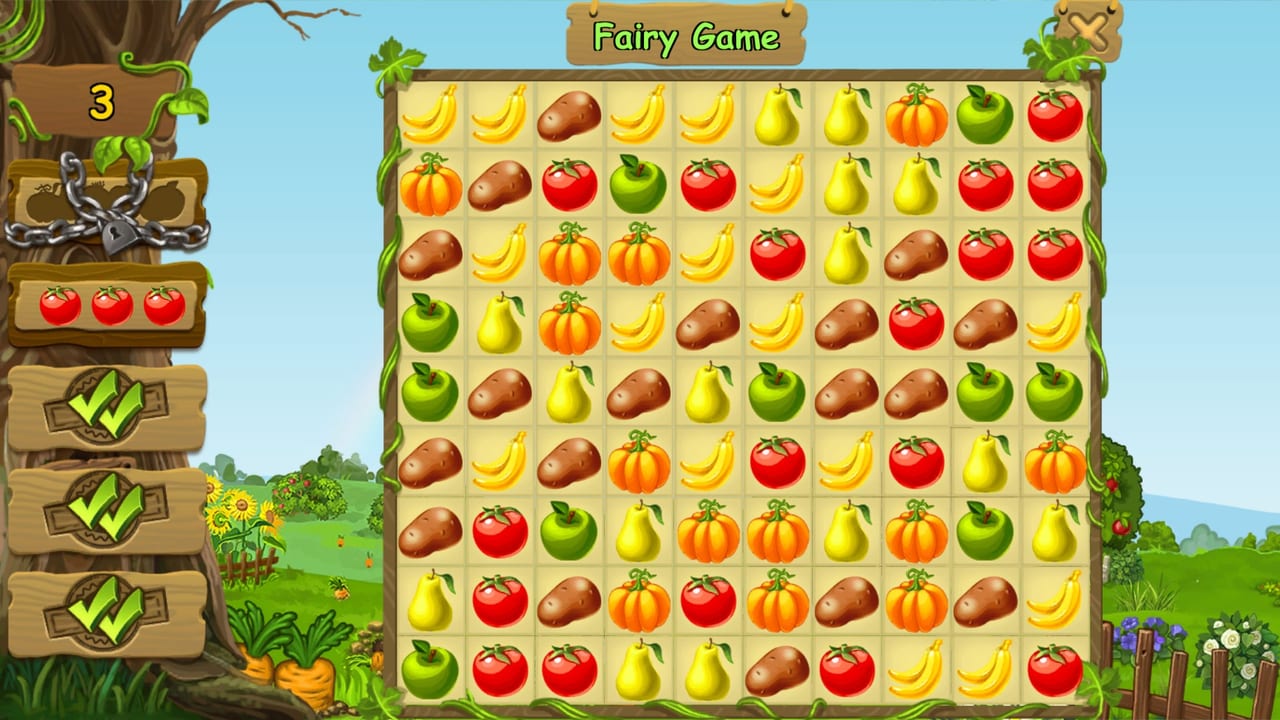Select the only potato in the top row

[569, 116]
